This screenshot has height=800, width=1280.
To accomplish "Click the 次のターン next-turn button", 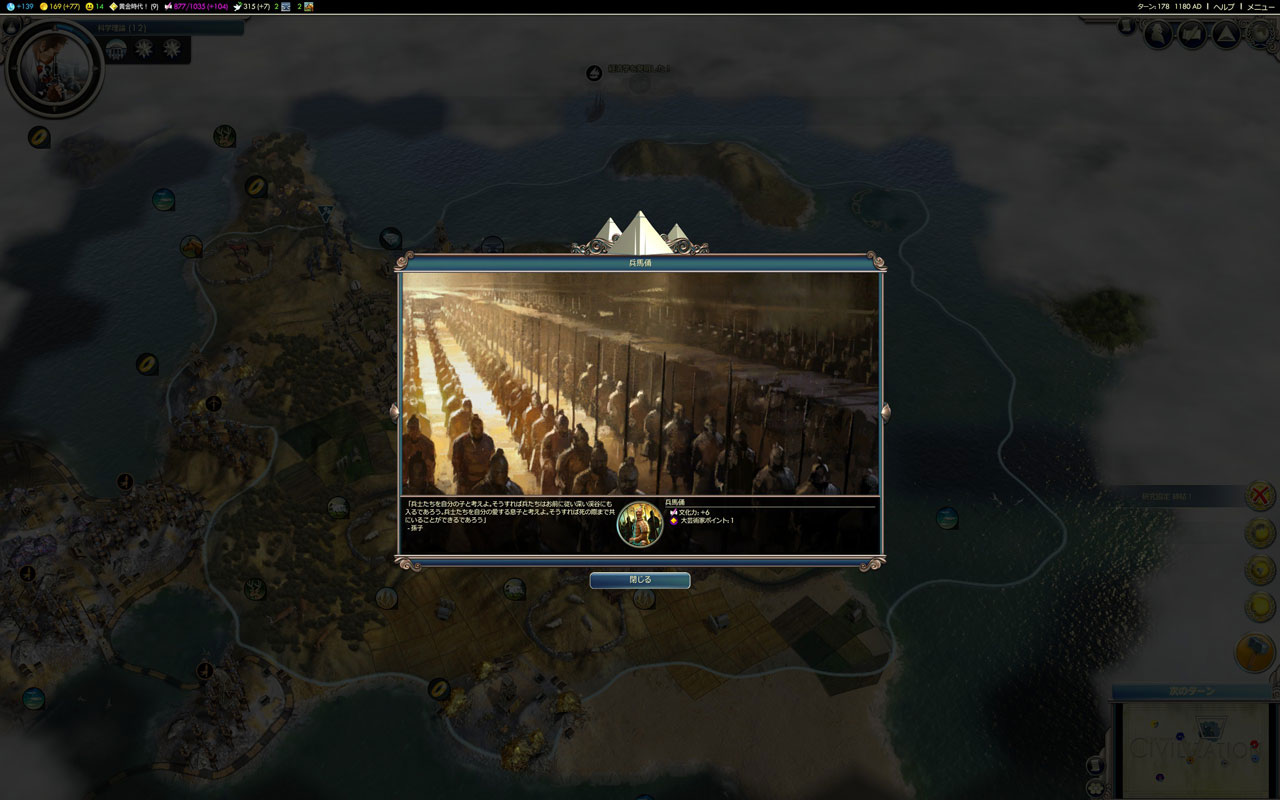I will coord(1191,692).
